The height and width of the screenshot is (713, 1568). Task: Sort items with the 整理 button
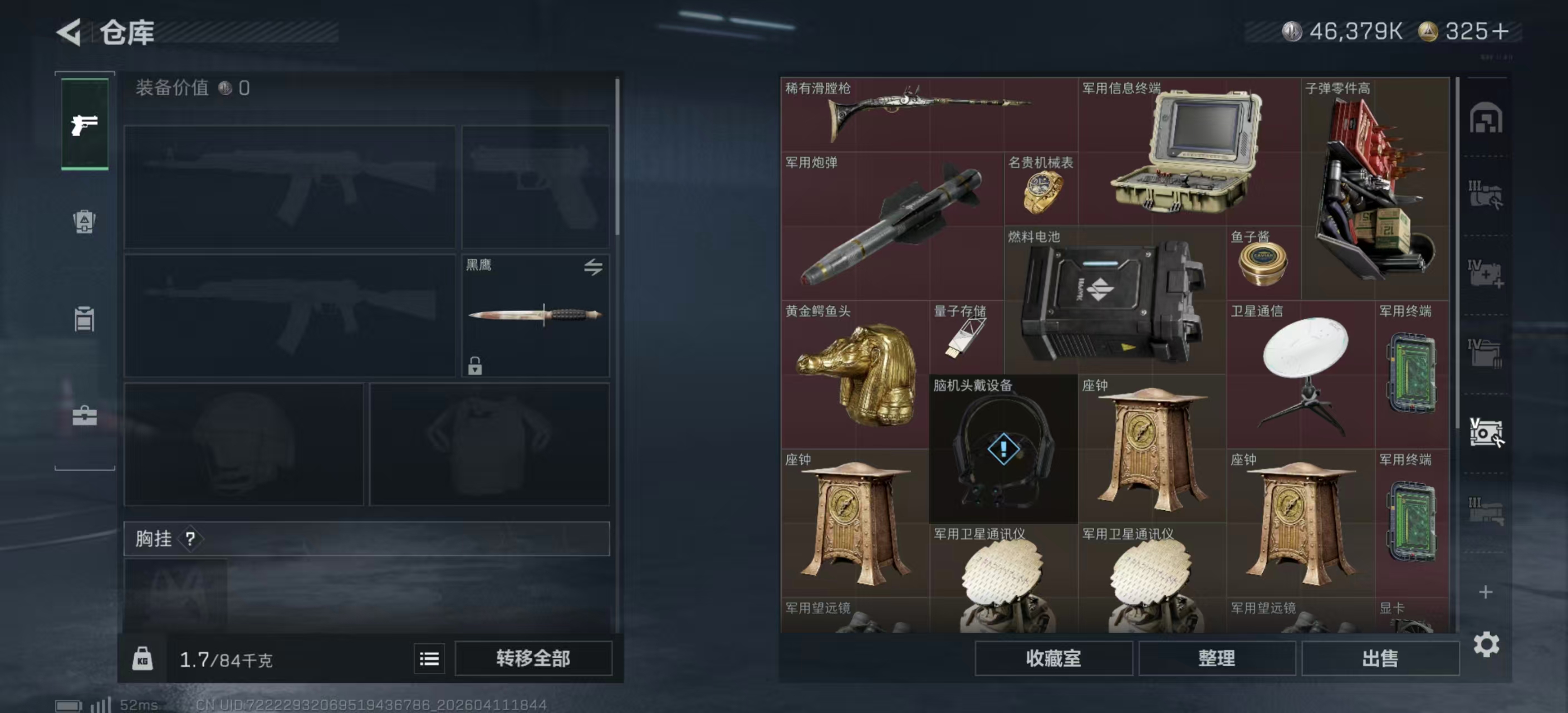(1216, 658)
